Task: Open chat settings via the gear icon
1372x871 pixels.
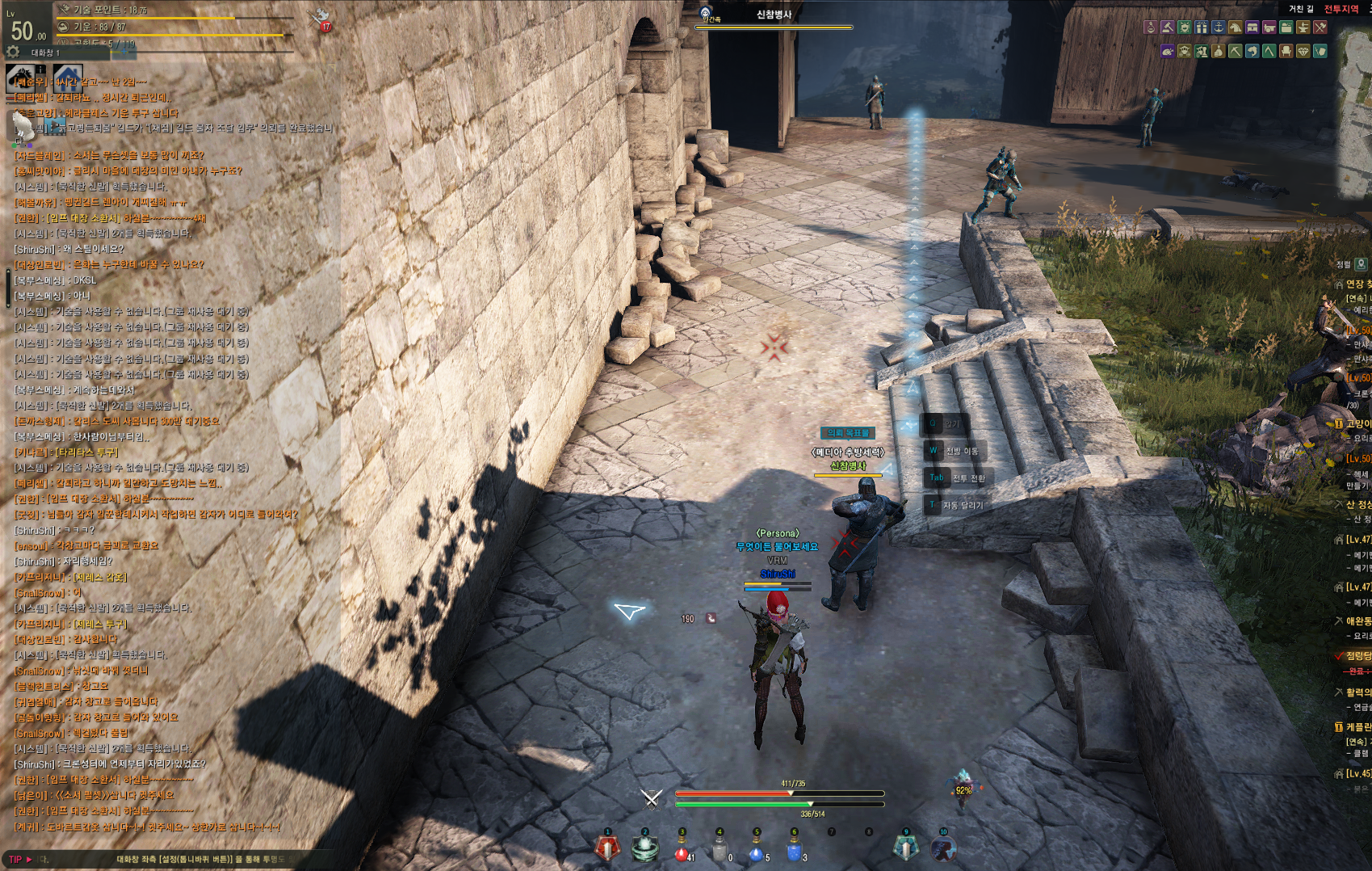Action: (x=13, y=52)
